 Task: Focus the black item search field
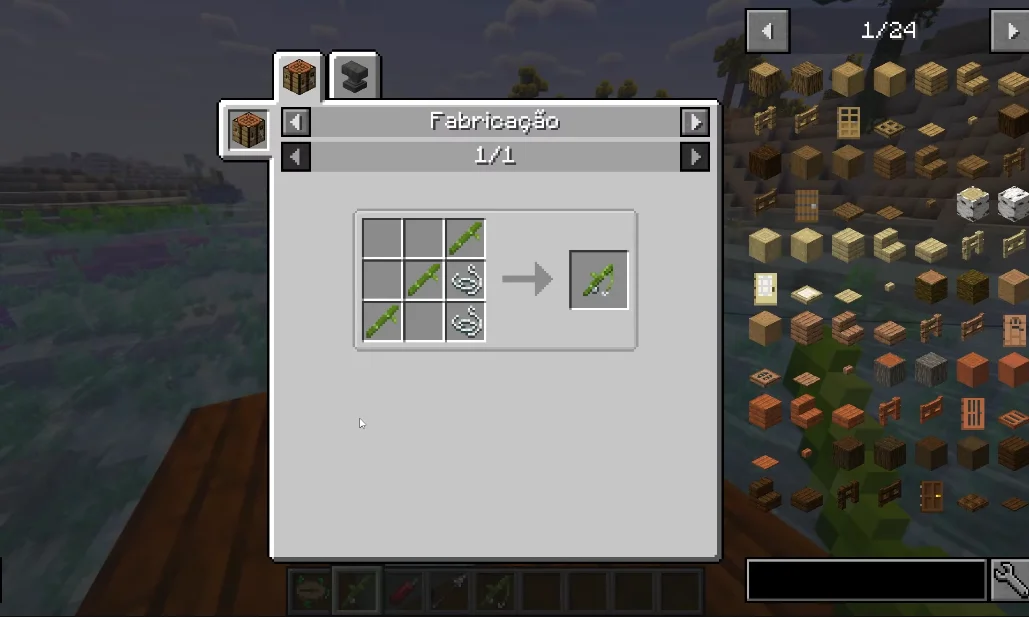pos(866,580)
